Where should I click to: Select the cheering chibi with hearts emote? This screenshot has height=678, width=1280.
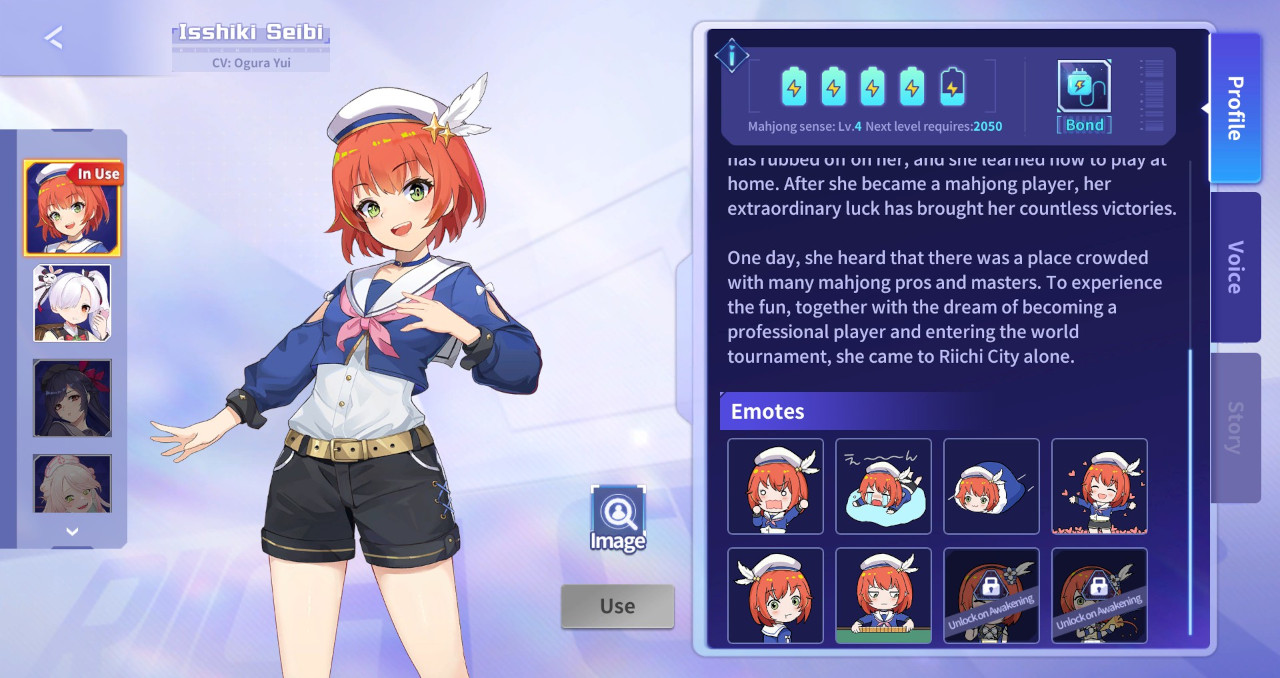tap(1099, 486)
